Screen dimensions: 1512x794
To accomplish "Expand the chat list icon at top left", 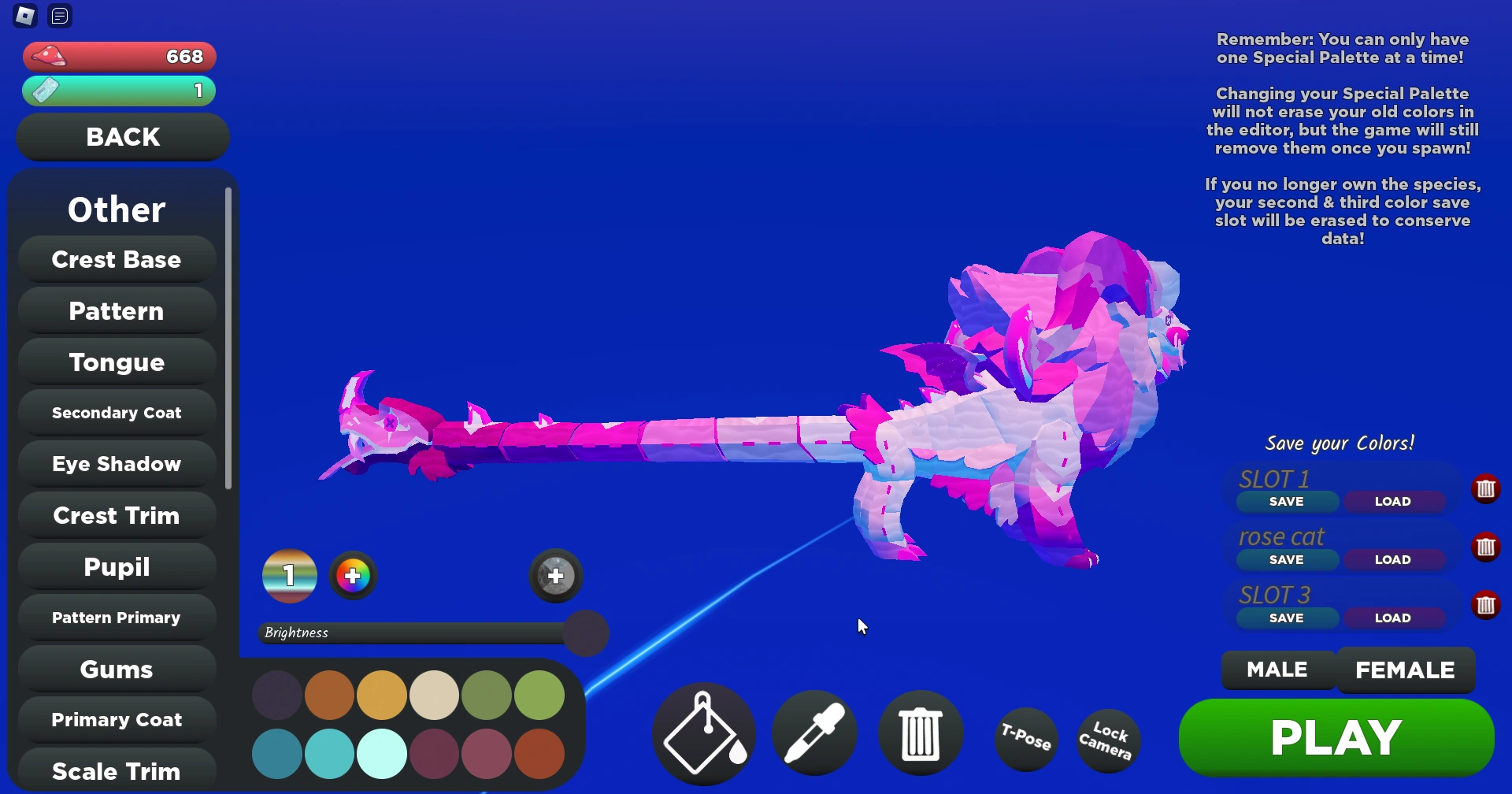I will (59, 15).
